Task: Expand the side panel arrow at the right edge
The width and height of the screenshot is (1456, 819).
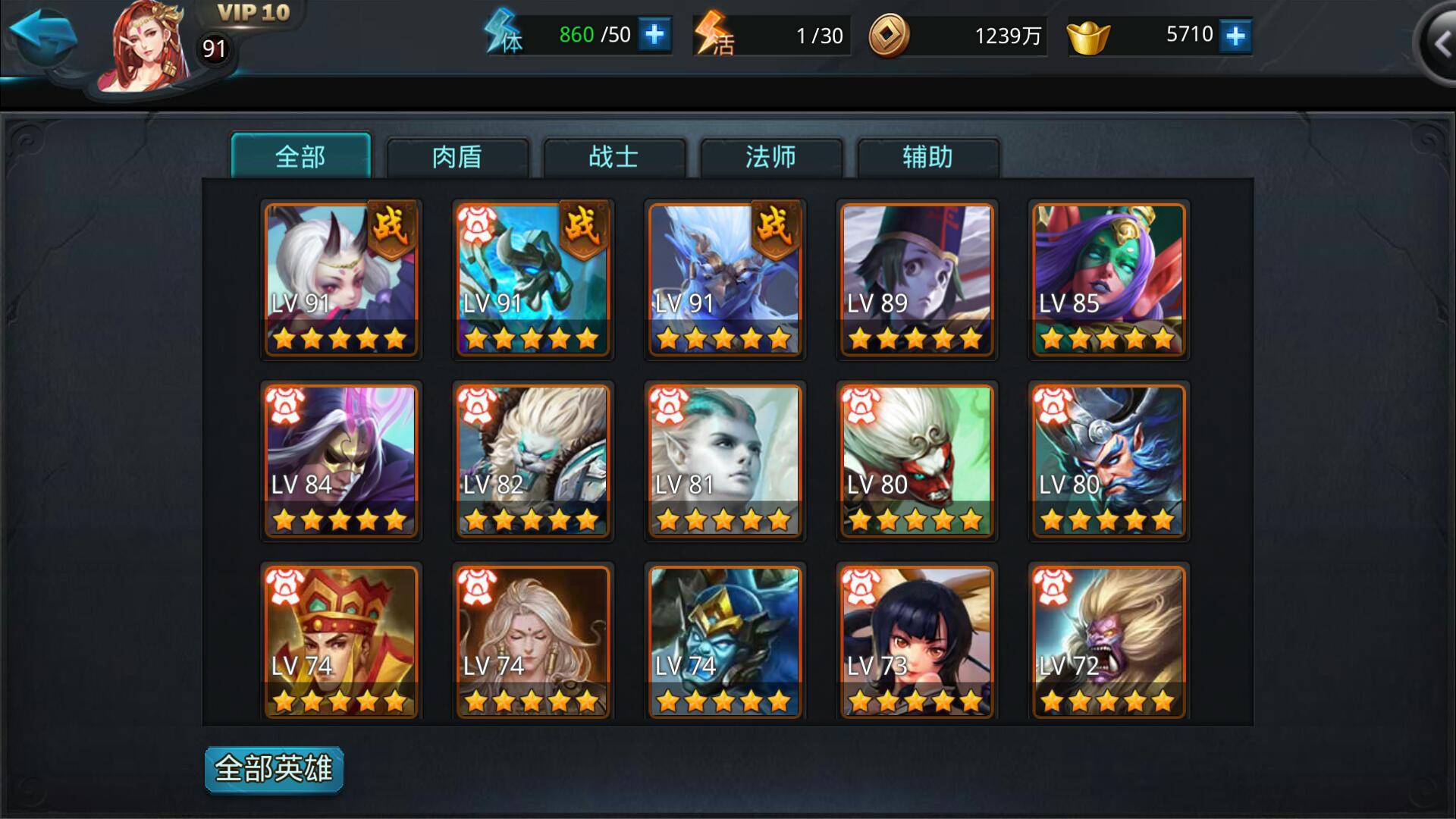Action: [1439, 44]
